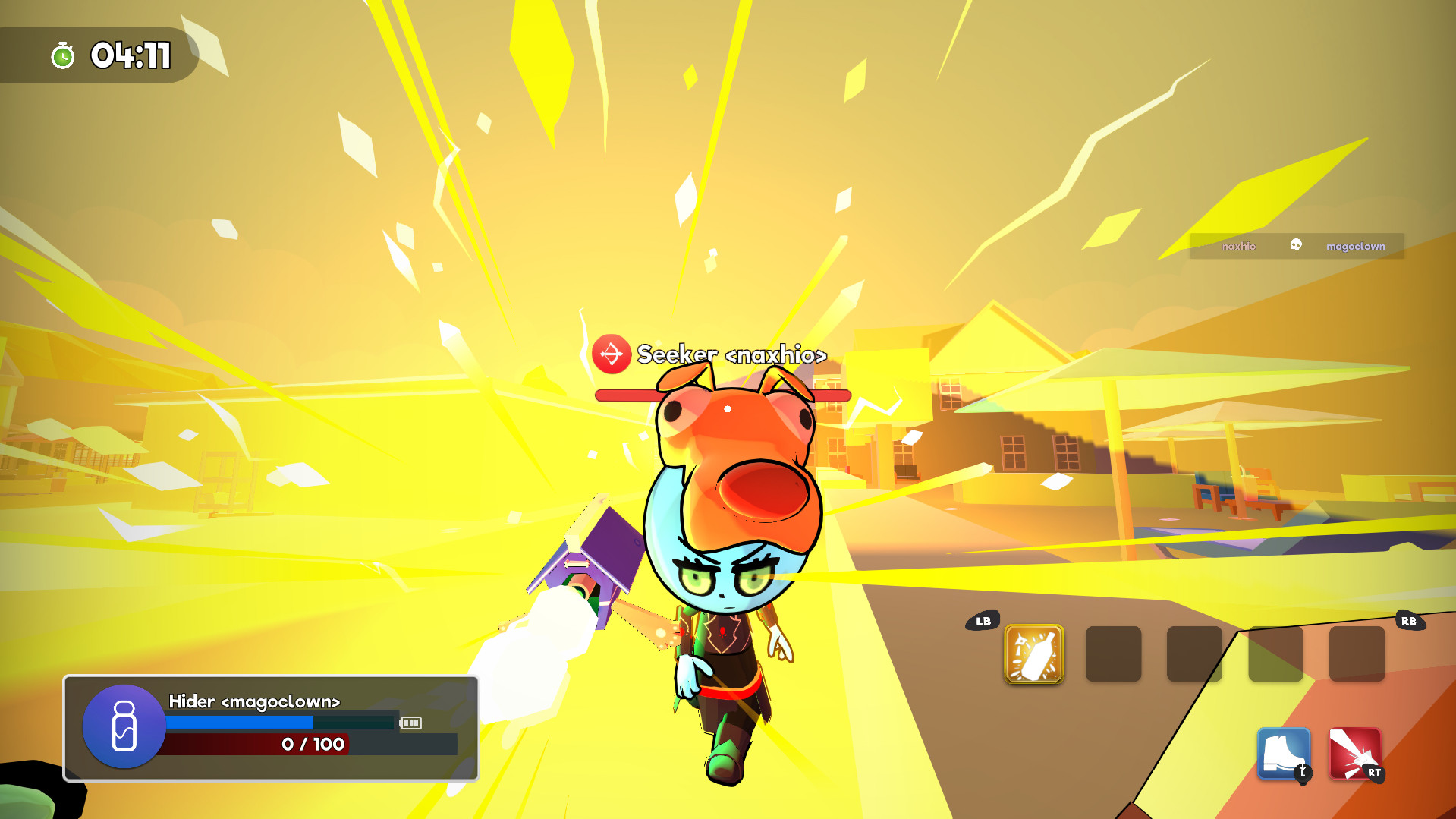Click the magoclown name in the kill feed
The image size is (1456, 819).
coord(1356,246)
